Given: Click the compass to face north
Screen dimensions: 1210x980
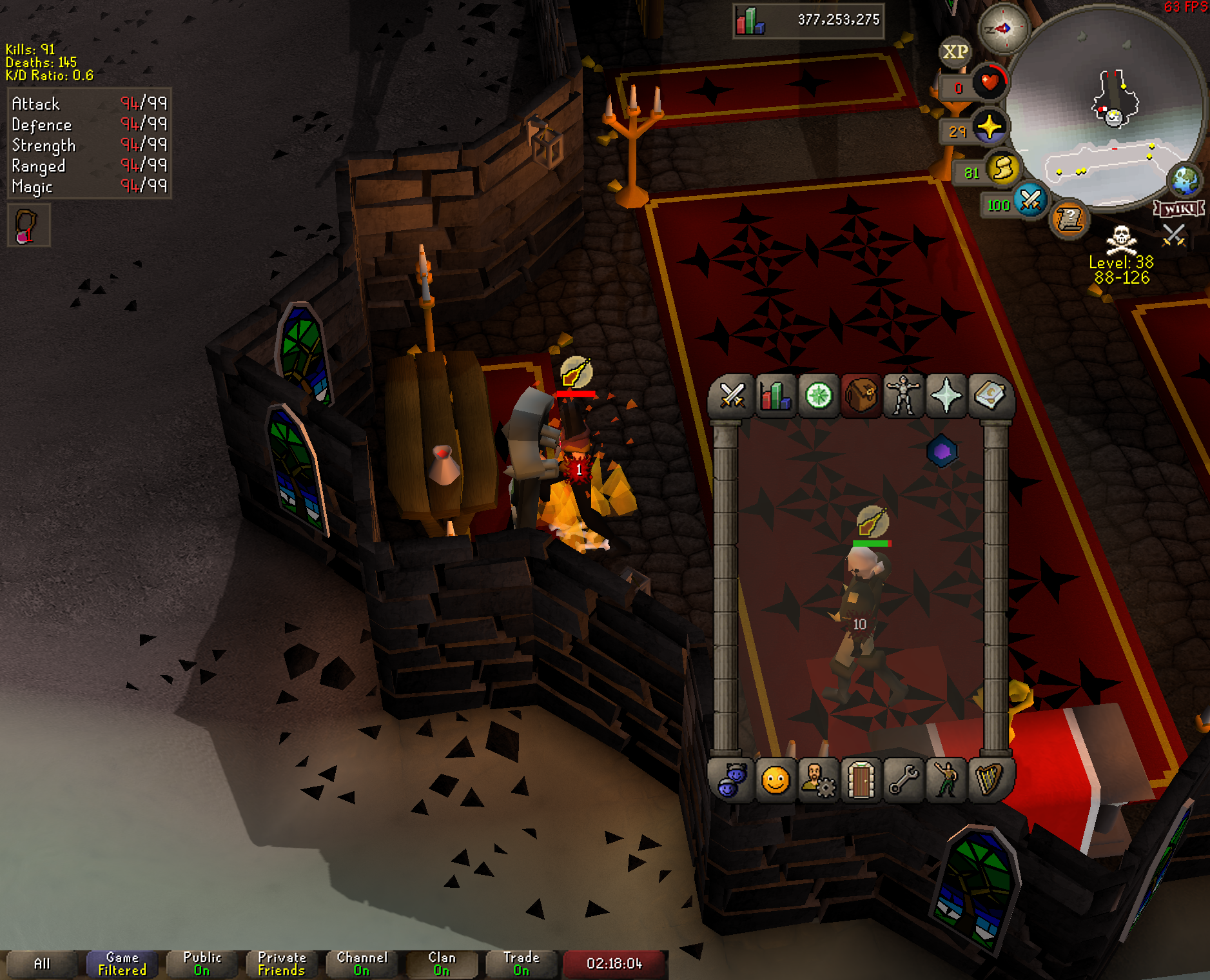Looking at the screenshot, I should point(1003,28).
